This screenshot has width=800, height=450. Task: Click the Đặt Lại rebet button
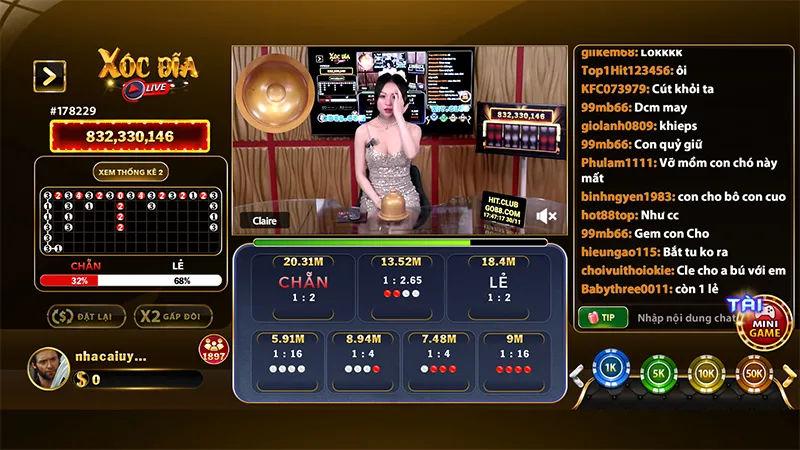tap(84, 316)
